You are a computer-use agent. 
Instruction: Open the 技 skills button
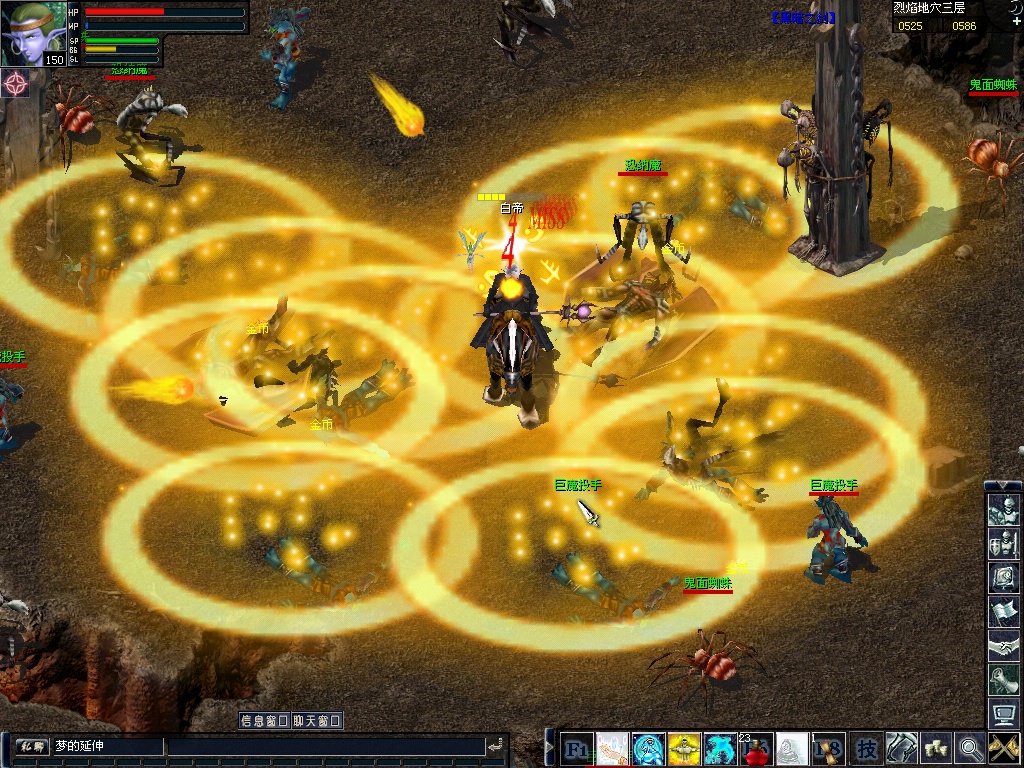tap(867, 748)
